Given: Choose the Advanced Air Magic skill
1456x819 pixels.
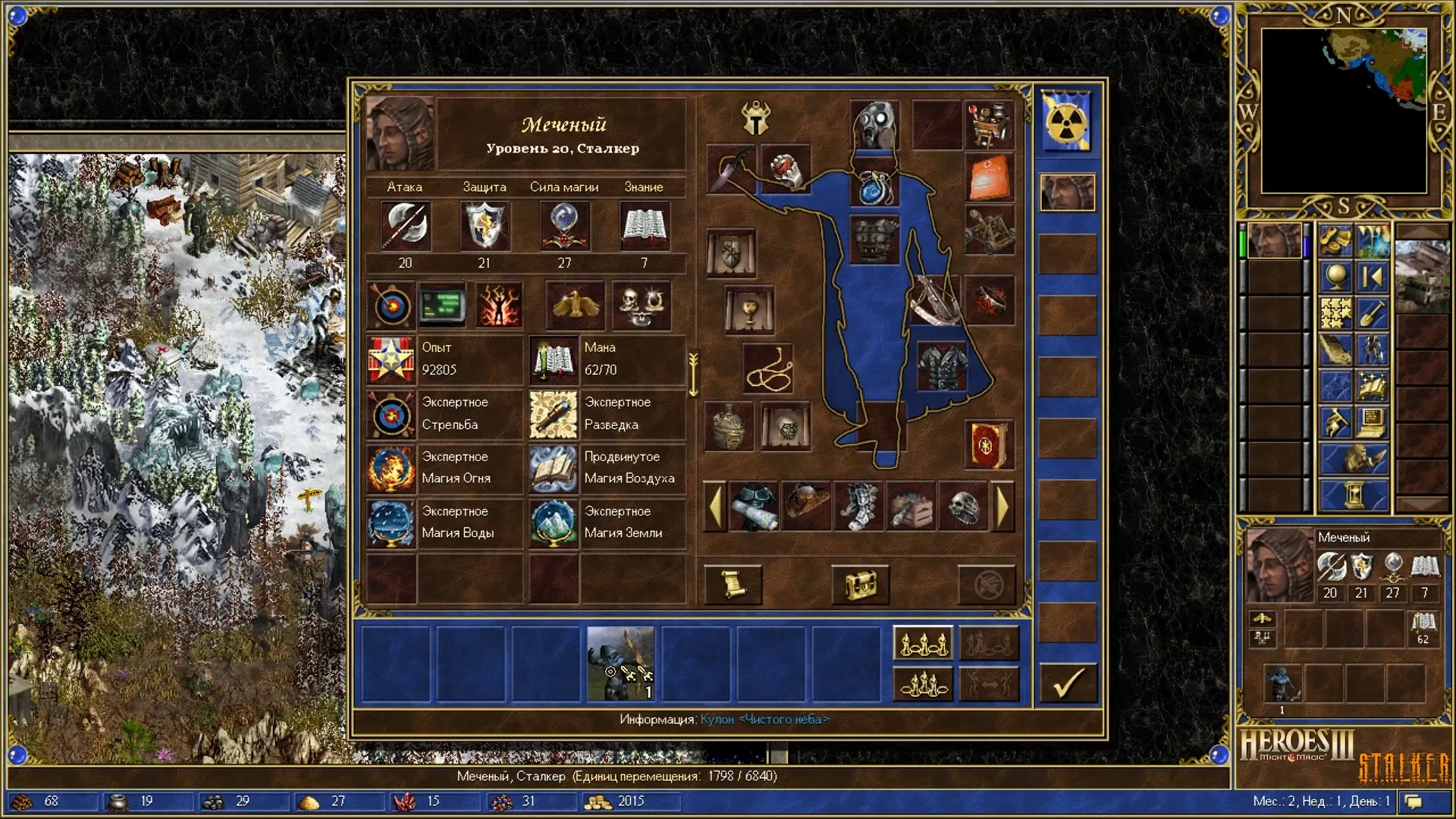Looking at the screenshot, I should [554, 468].
